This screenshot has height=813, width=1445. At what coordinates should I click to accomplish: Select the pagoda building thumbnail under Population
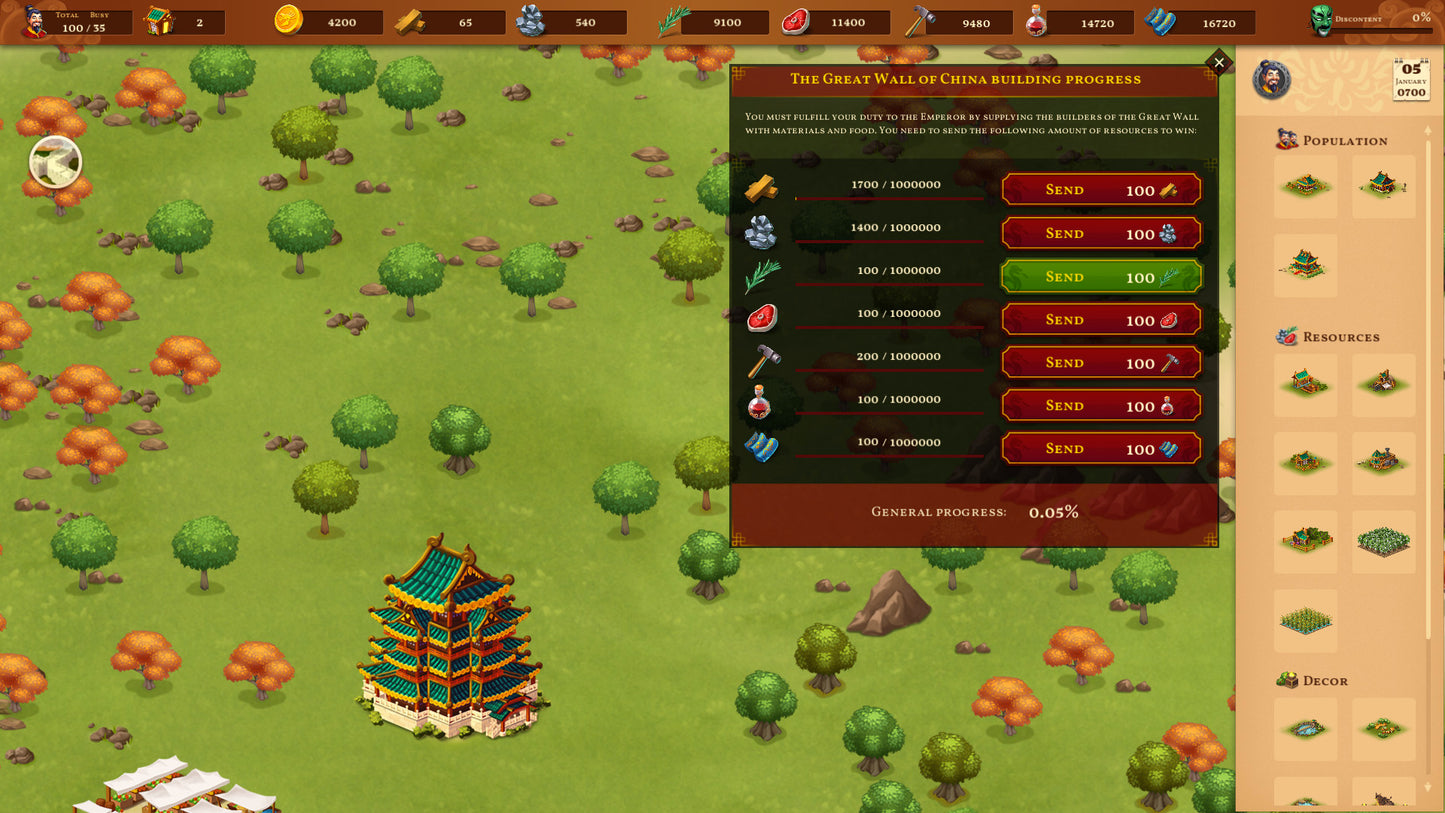coord(1305,264)
